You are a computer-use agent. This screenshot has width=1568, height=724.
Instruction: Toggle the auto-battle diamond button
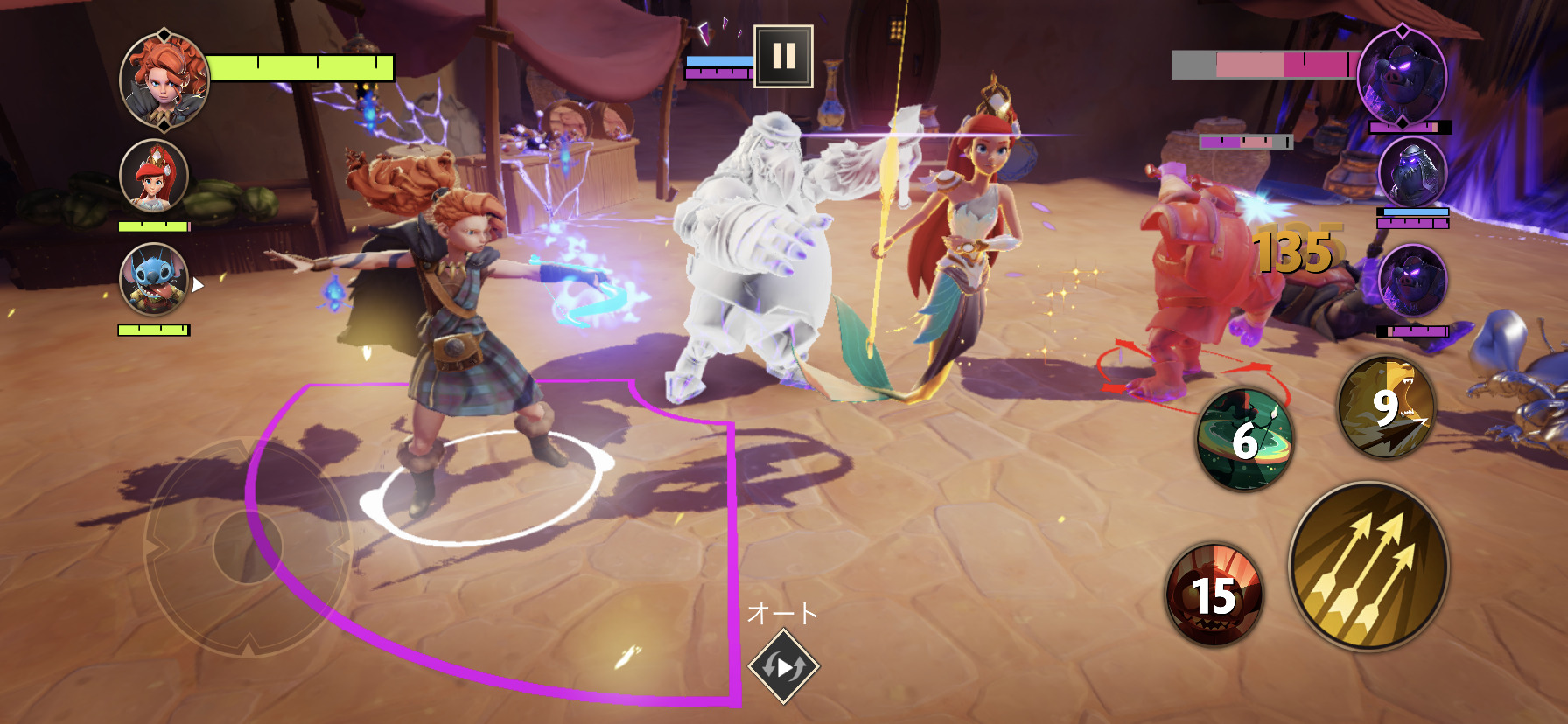tap(783, 666)
